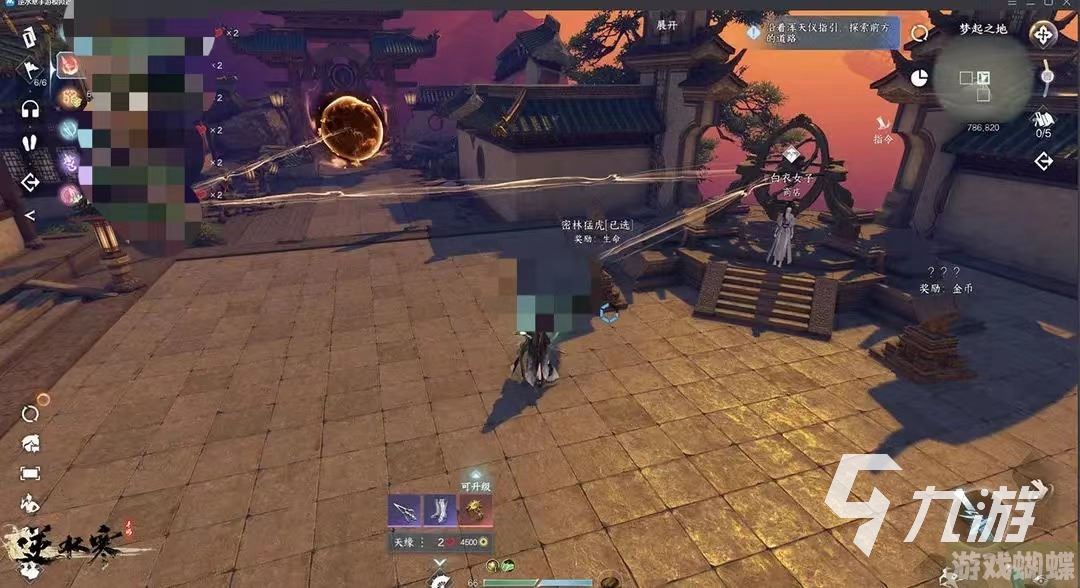Select the blue sword skill icon
The height and width of the screenshot is (588, 1080).
[71, 129]
